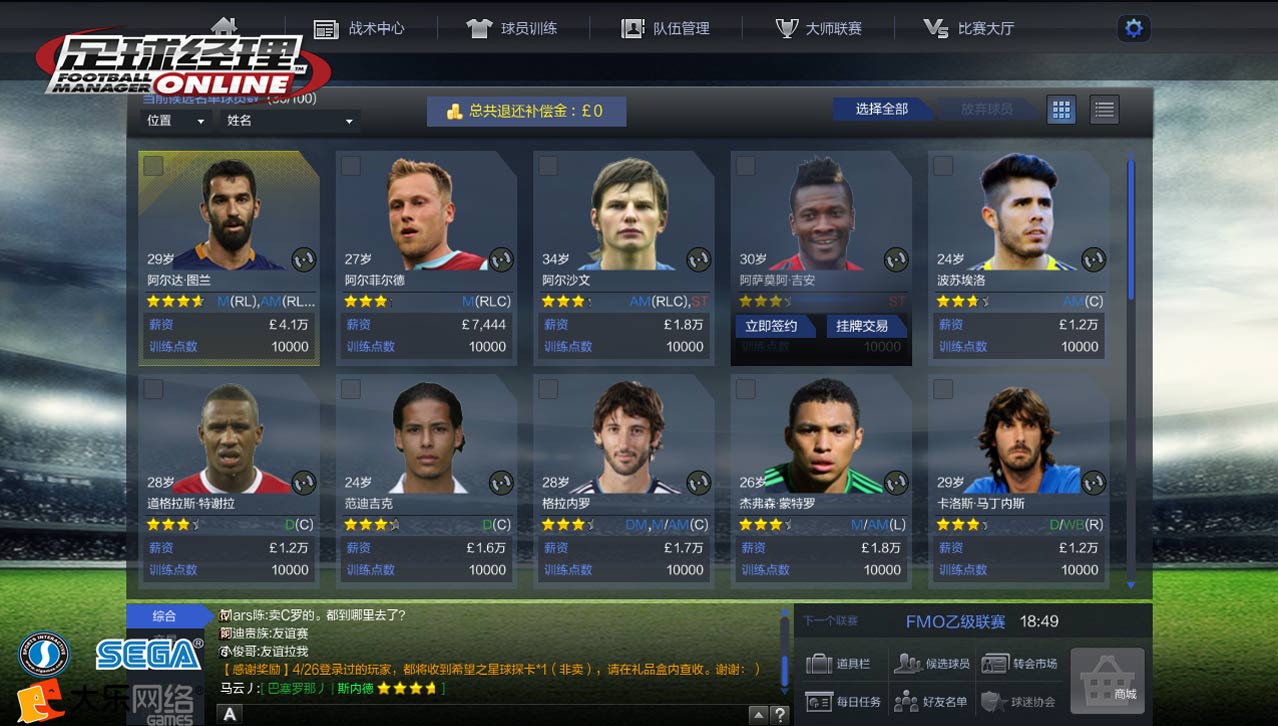Return home via the house icon

(x=224, y=24)
